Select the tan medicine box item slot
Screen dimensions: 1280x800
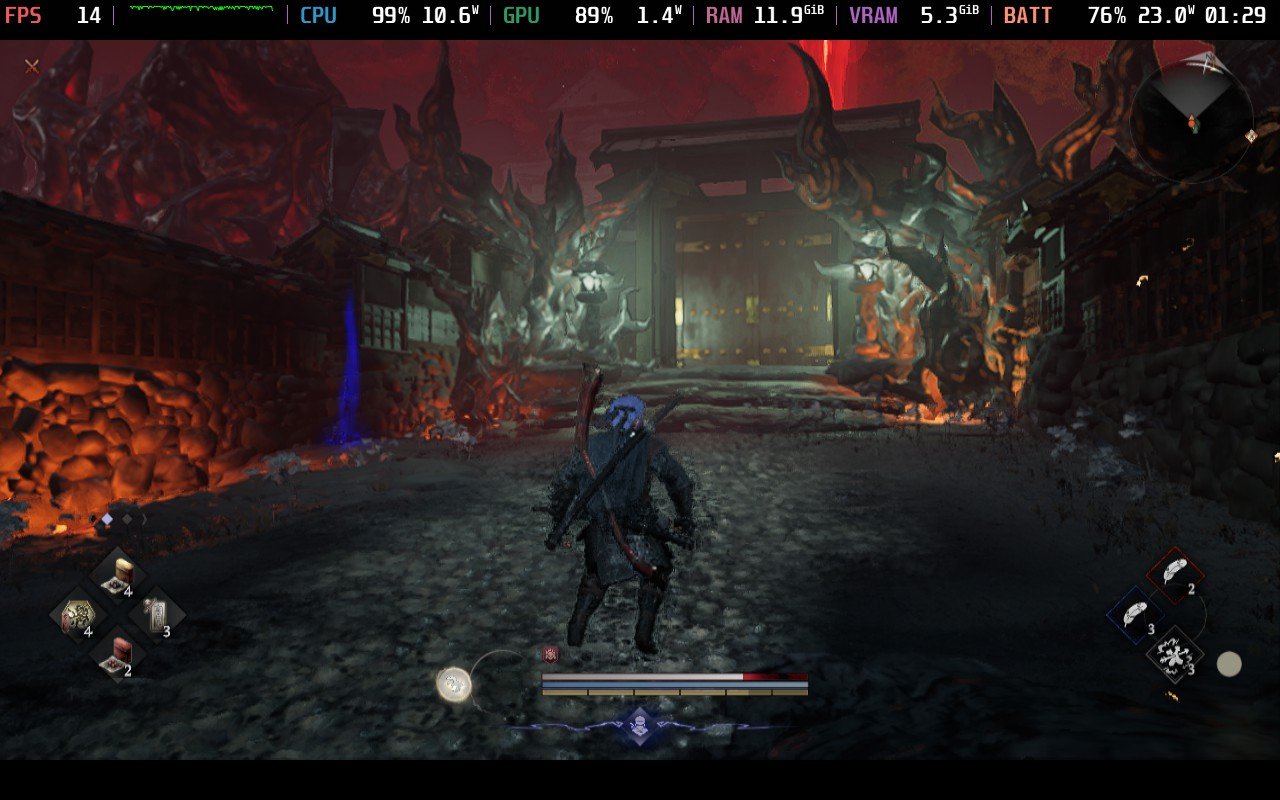point(119,574)
